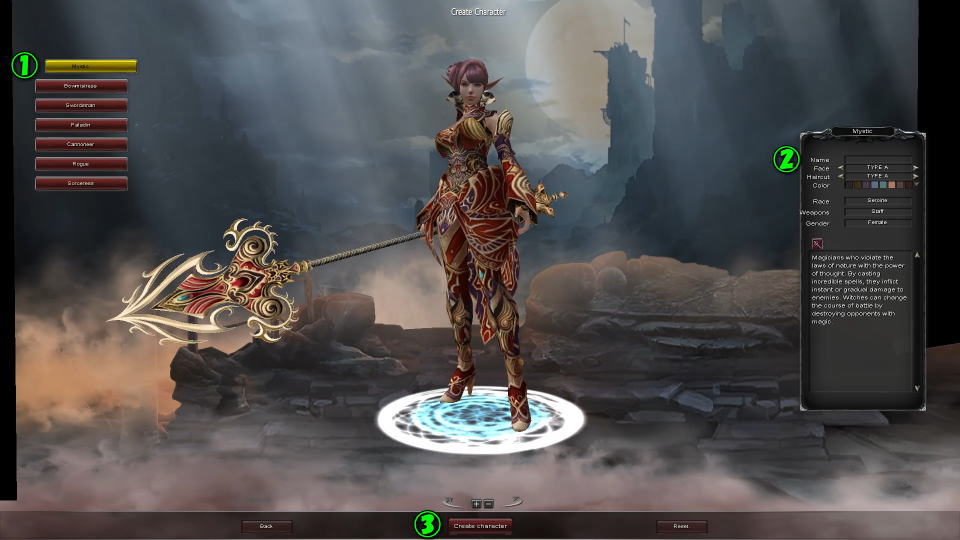Select the Sorceress class
The width and height of the screenshot is (960, 540).
pos(81,183)
